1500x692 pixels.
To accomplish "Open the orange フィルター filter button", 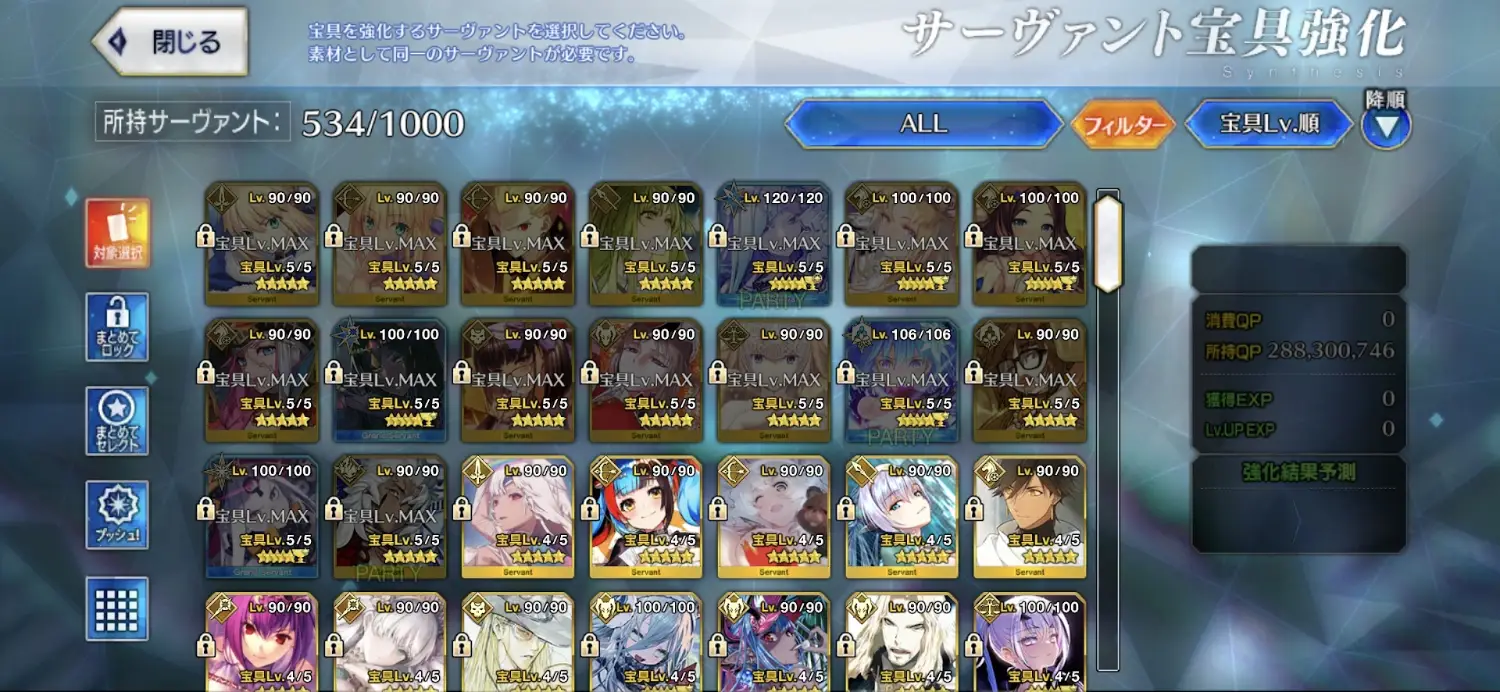I will point(1123,125).
